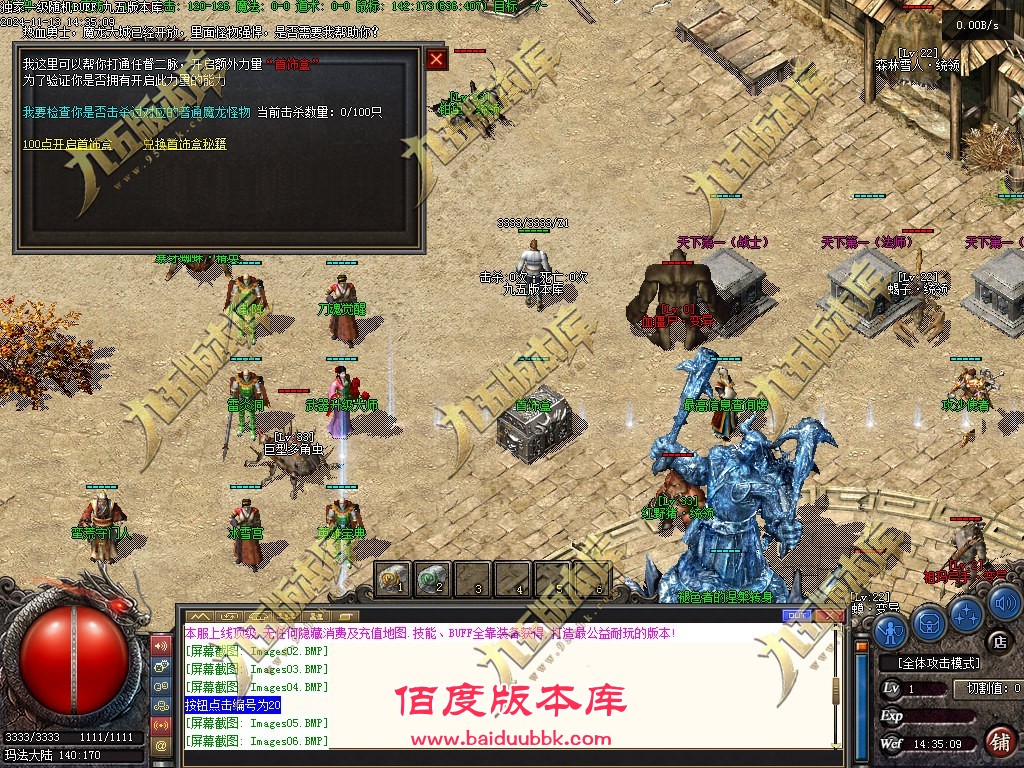Image resolution: width=1024 pixels, height=768 pixels.
Task: Toggle the red speaker chat channel button
Action: point(160,644)
